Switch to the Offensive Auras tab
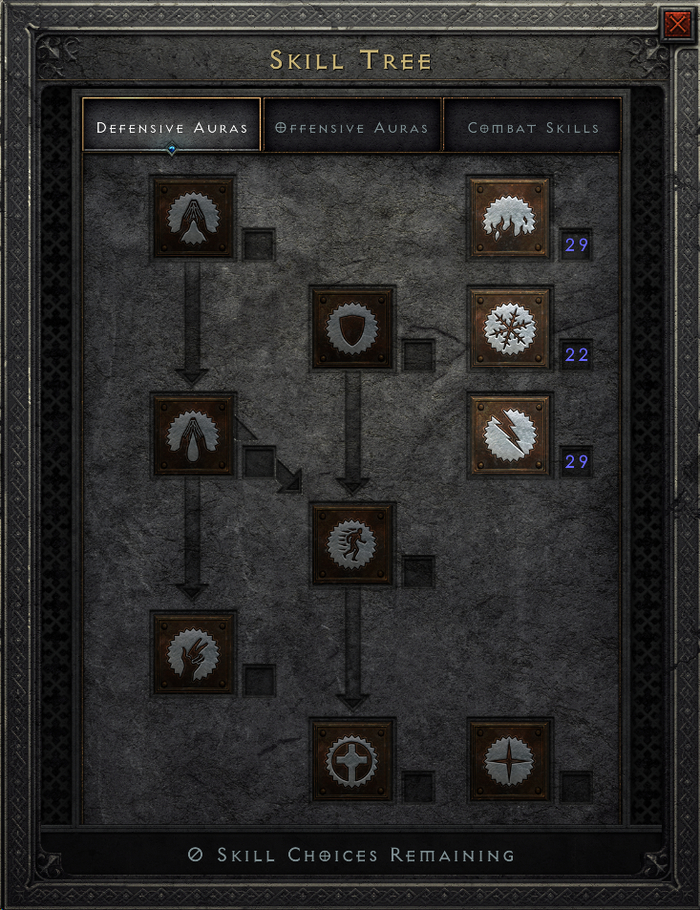This screenshot has height=910, width=700. pyautogui.click(x=351, y=127)
